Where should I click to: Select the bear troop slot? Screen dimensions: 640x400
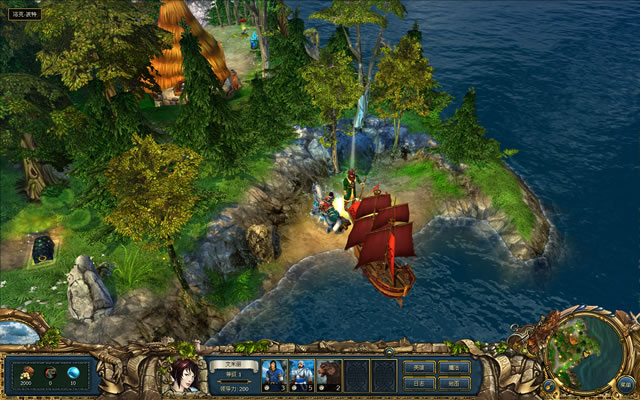[x=329, y=375]
